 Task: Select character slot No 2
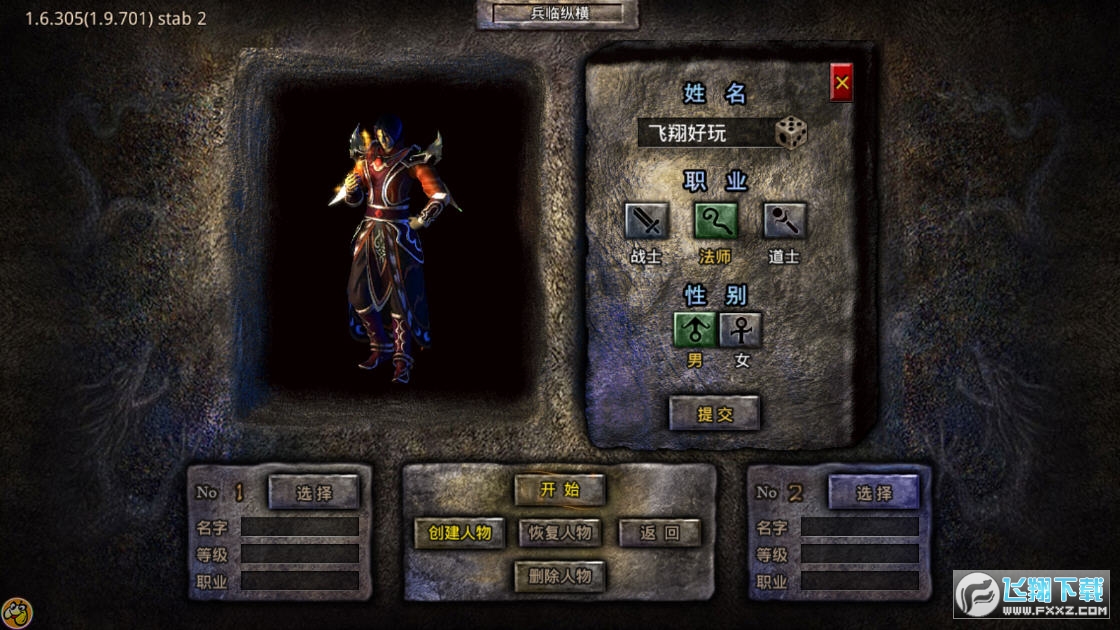(x=873, y=492)
